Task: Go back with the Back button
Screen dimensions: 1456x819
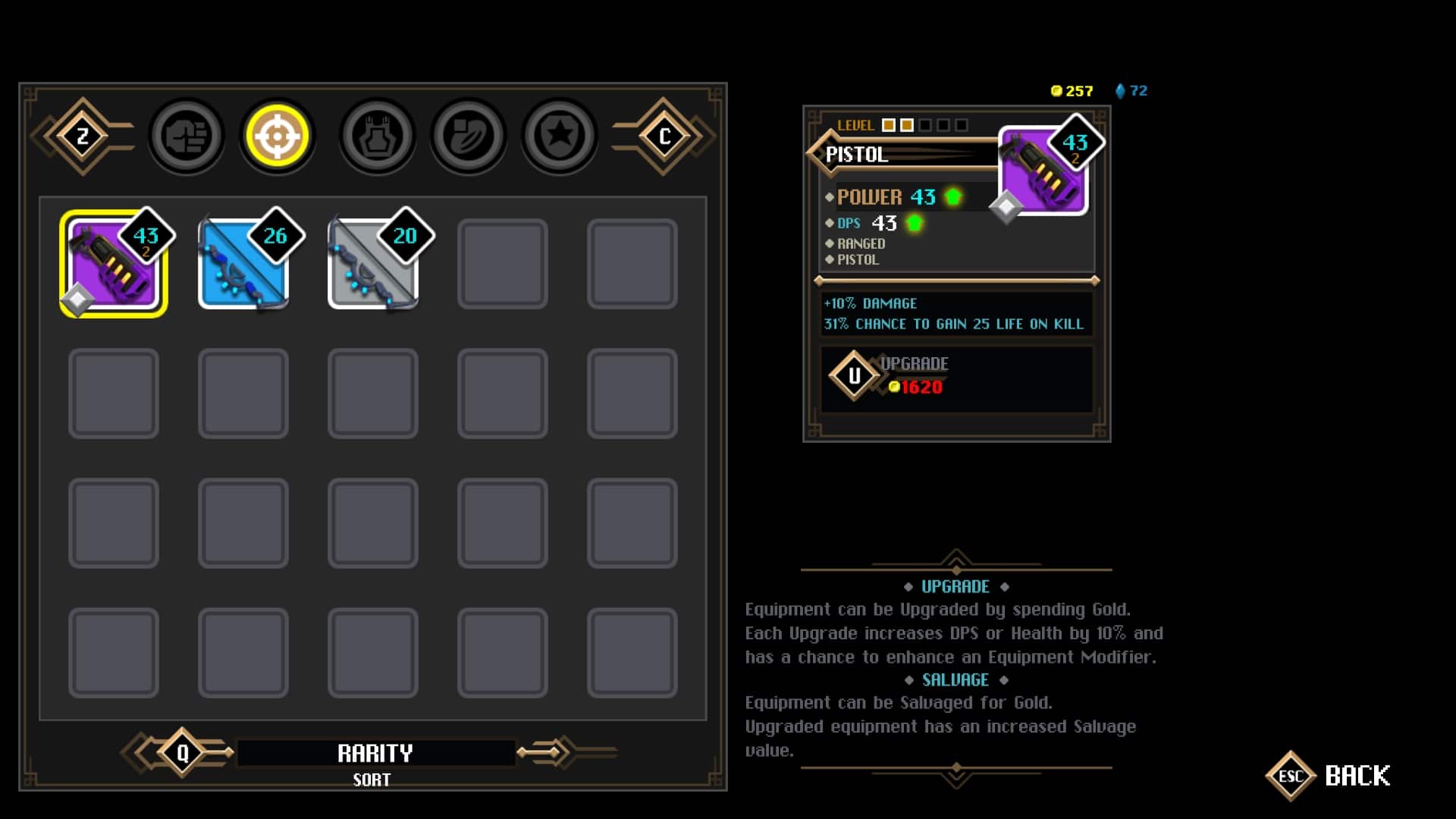Action: tap(1331, 775)
